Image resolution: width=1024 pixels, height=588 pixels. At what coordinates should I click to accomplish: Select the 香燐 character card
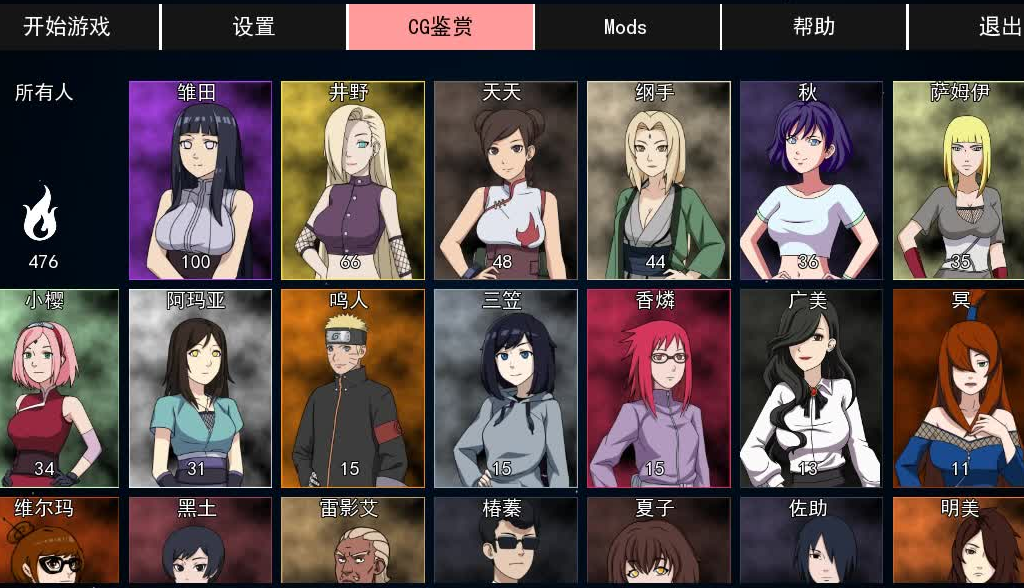tap(658, 388)
